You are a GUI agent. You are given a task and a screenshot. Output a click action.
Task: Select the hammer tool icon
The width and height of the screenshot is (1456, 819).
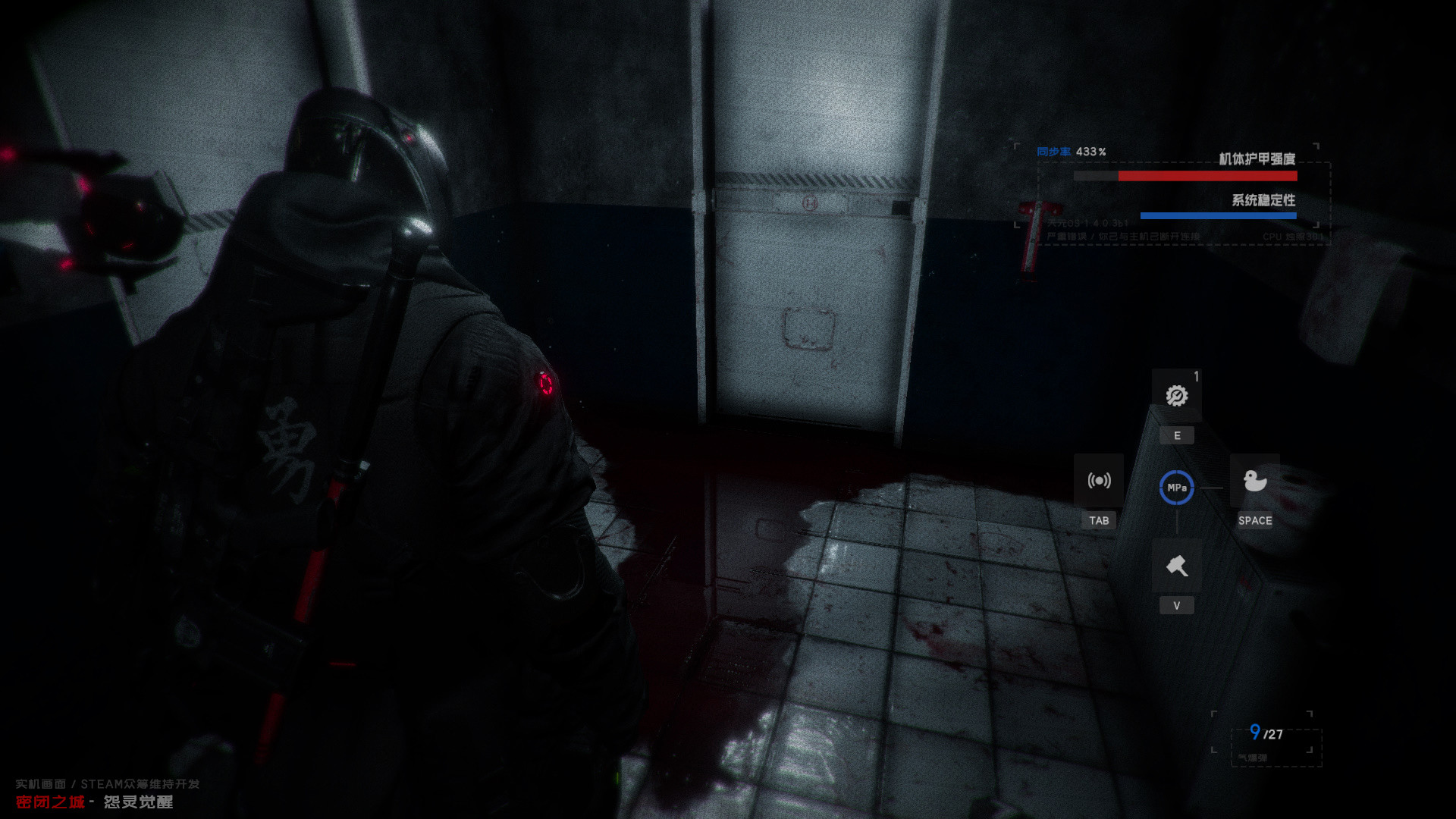1176,564
